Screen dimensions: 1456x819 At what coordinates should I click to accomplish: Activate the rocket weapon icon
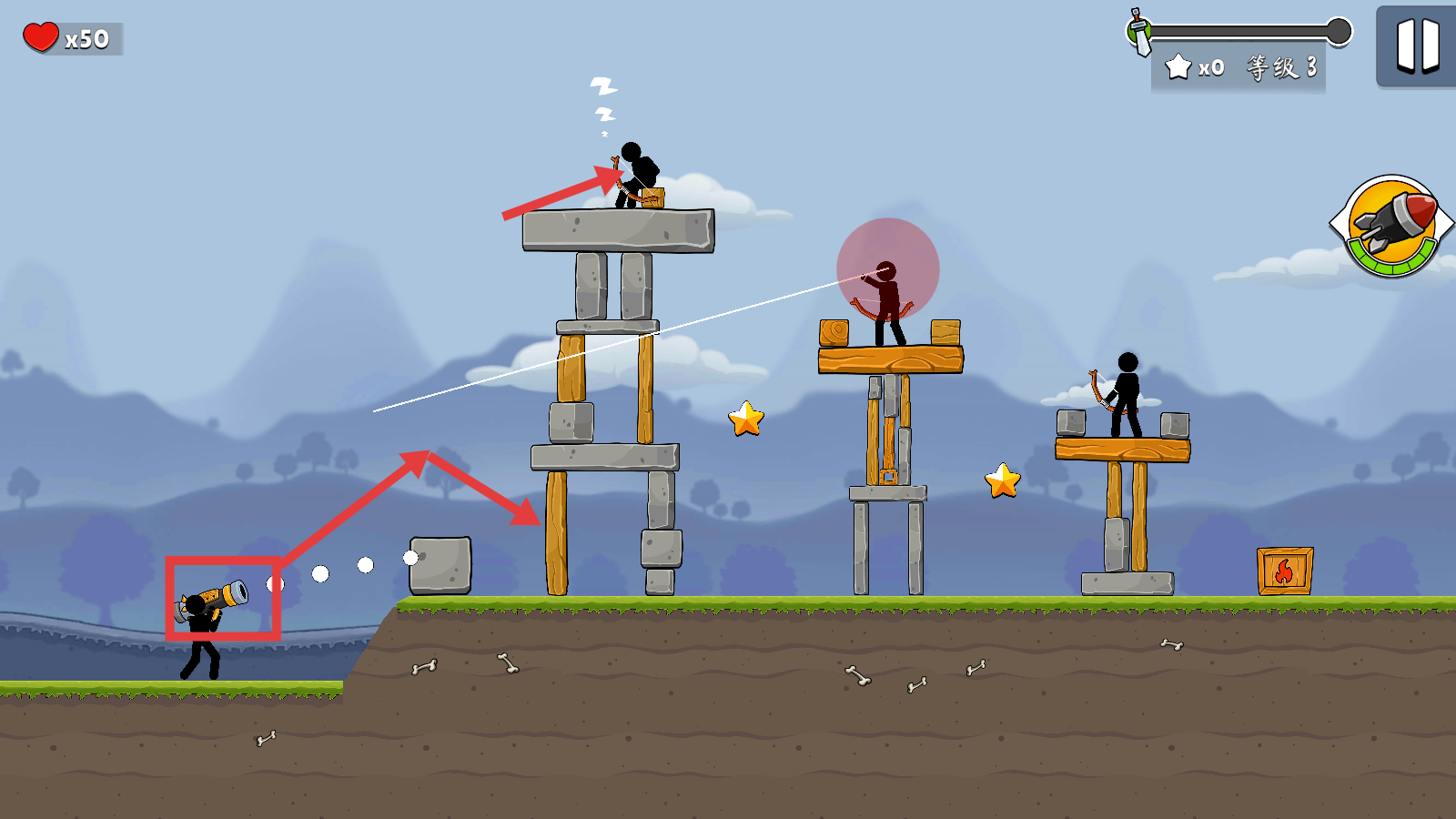tap(1391, 225)
